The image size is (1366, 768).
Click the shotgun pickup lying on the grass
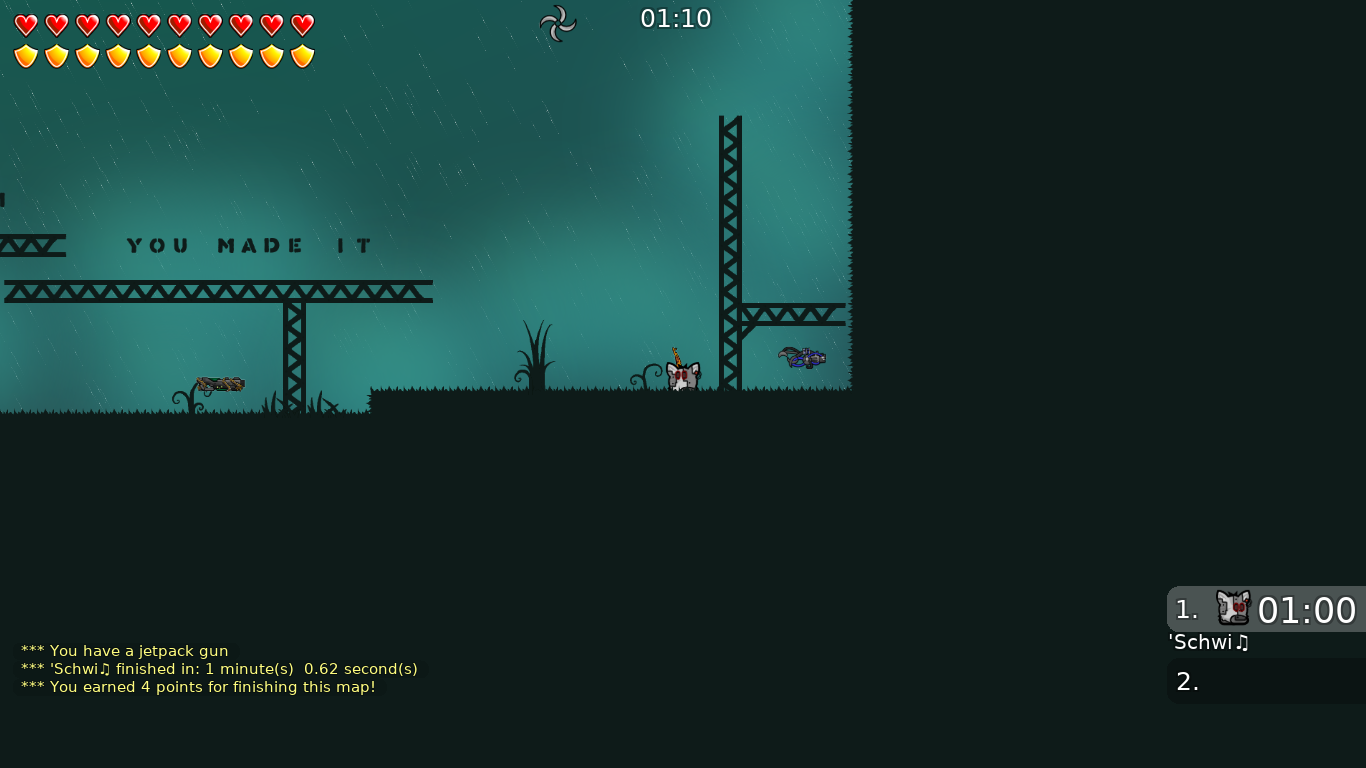point(220,383)
